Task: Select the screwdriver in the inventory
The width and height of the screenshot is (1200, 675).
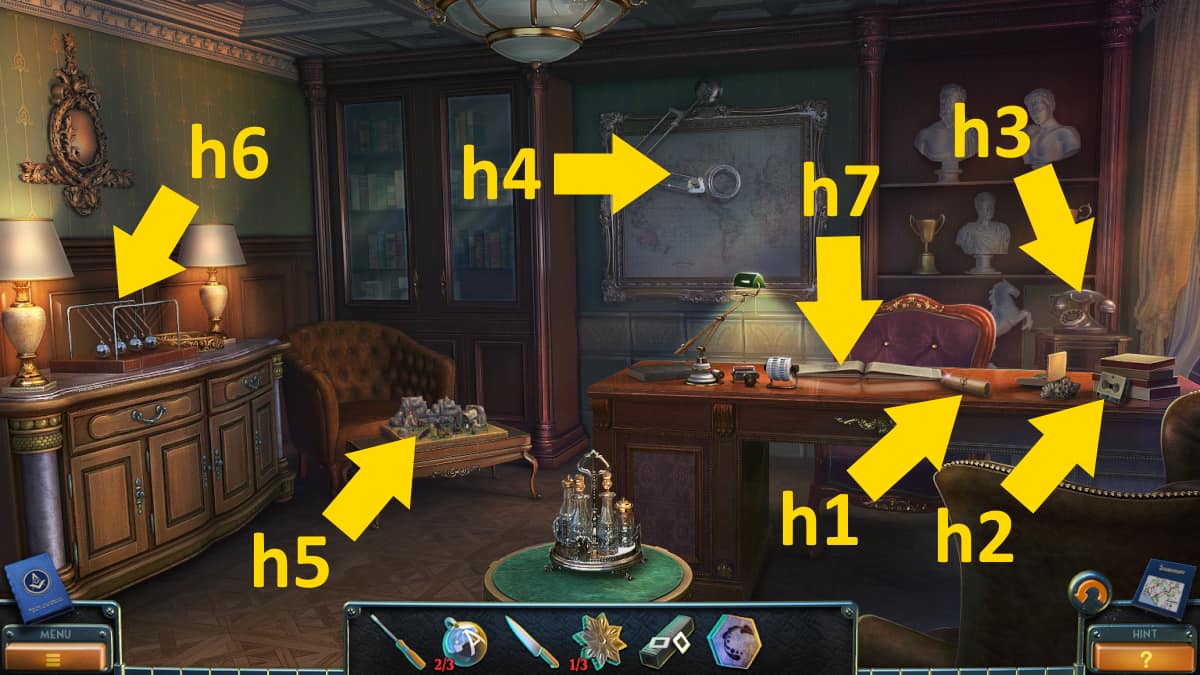Action: tap(398, 642)
